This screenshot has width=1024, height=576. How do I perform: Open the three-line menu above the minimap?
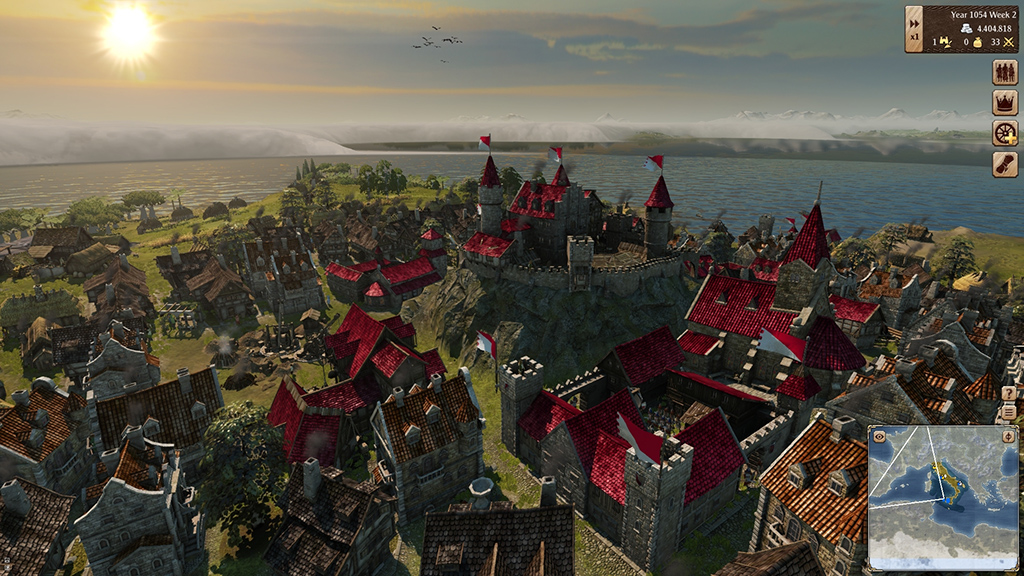pyautogui.click(x=1008, y=412)
